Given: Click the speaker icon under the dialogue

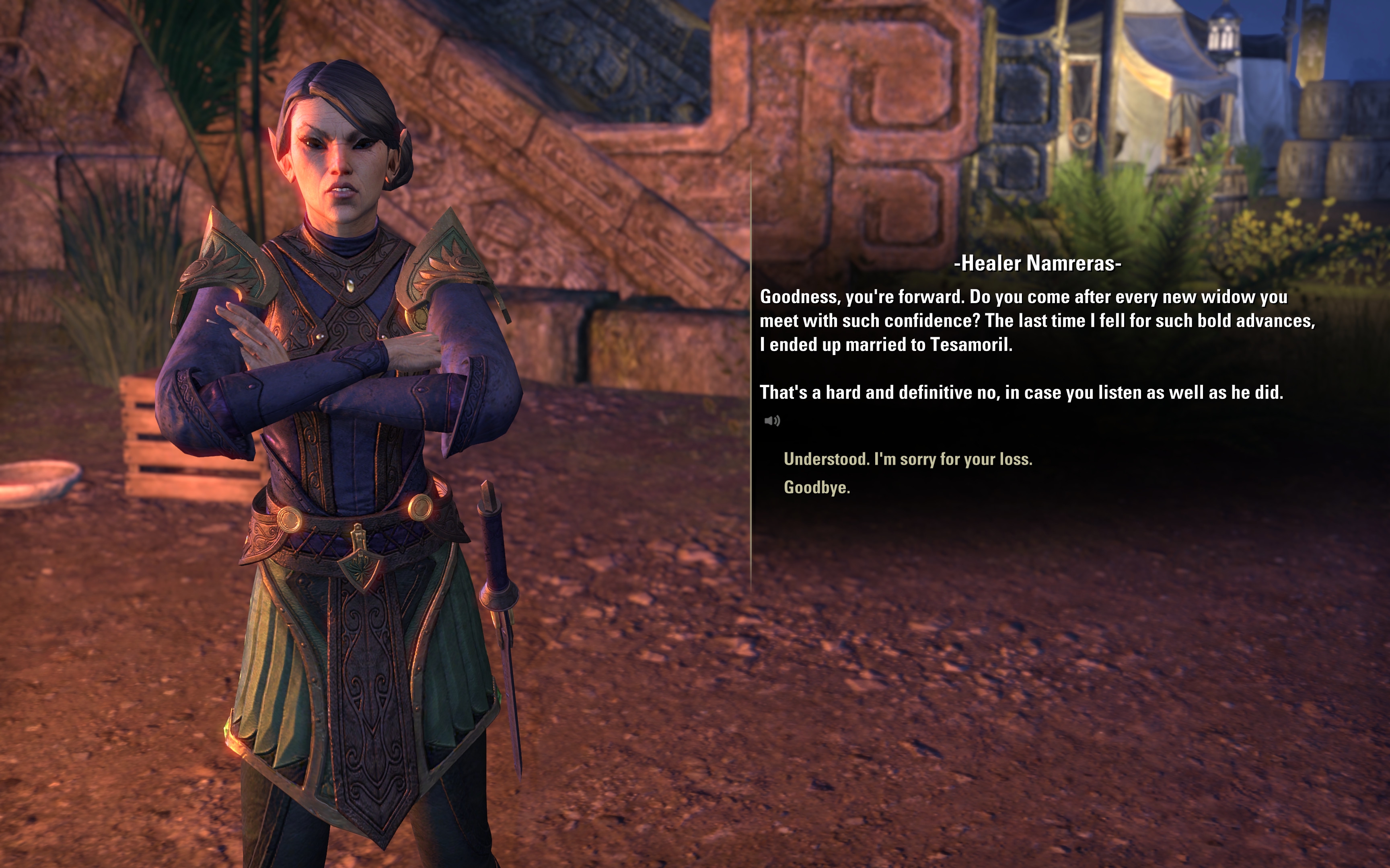Looking at the screenshot, I should [x=772, y=421].
